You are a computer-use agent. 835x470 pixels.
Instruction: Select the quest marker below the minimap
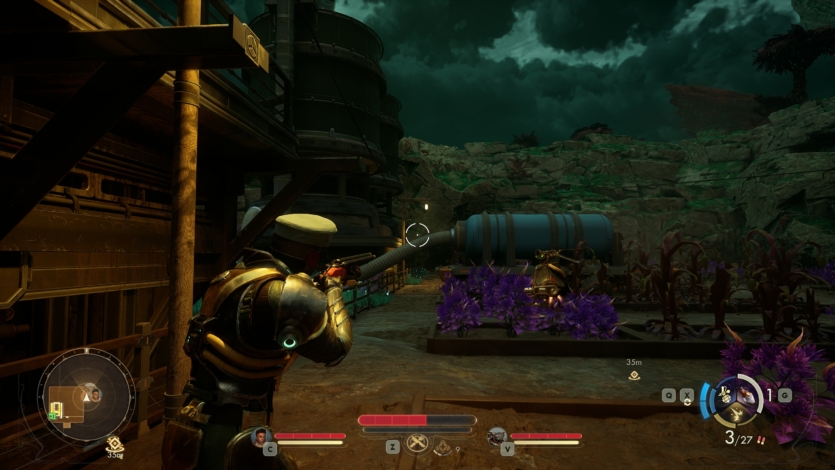coord(114,444)
